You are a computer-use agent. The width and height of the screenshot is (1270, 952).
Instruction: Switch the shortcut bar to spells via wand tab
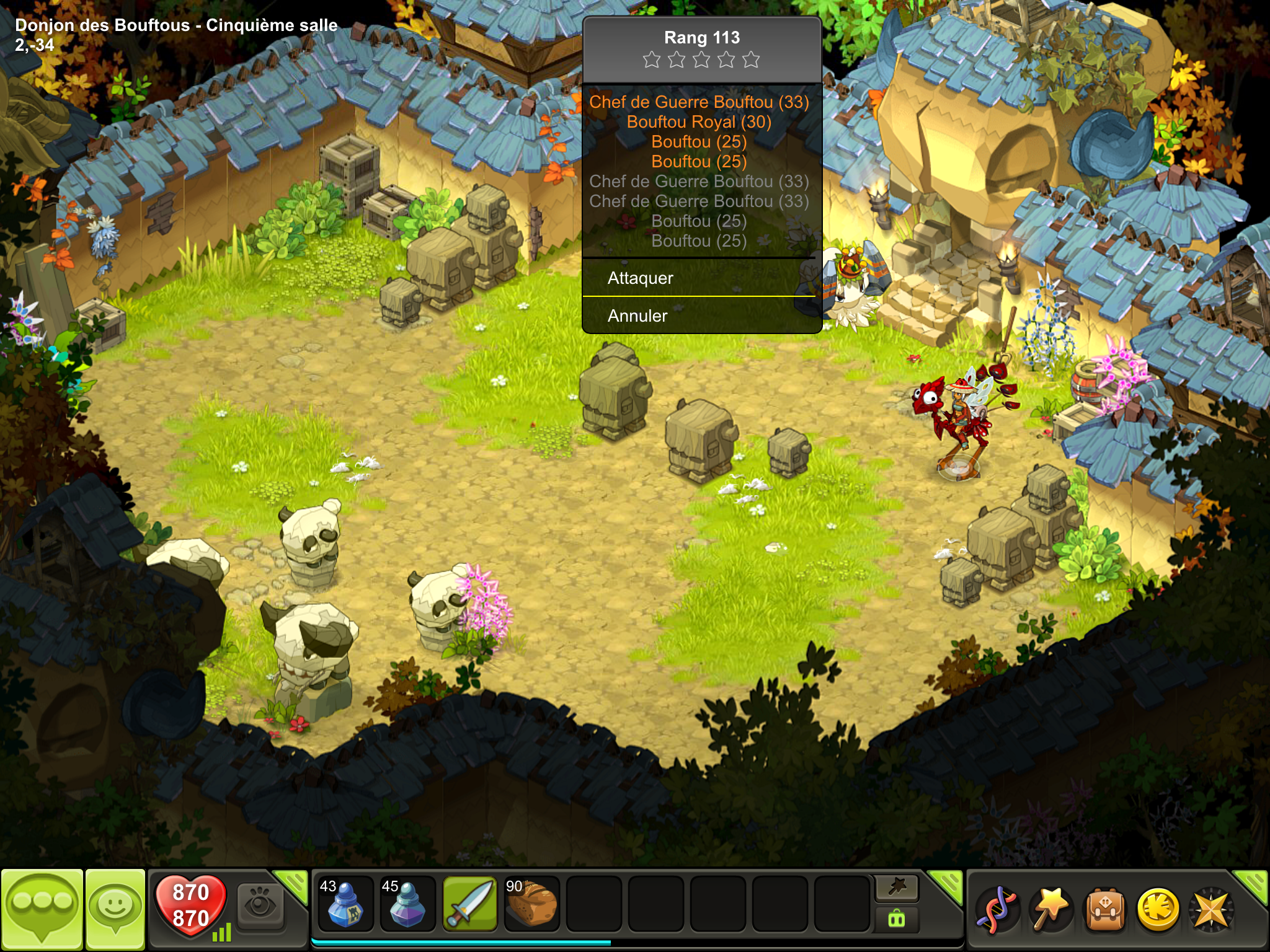(897, 888)
